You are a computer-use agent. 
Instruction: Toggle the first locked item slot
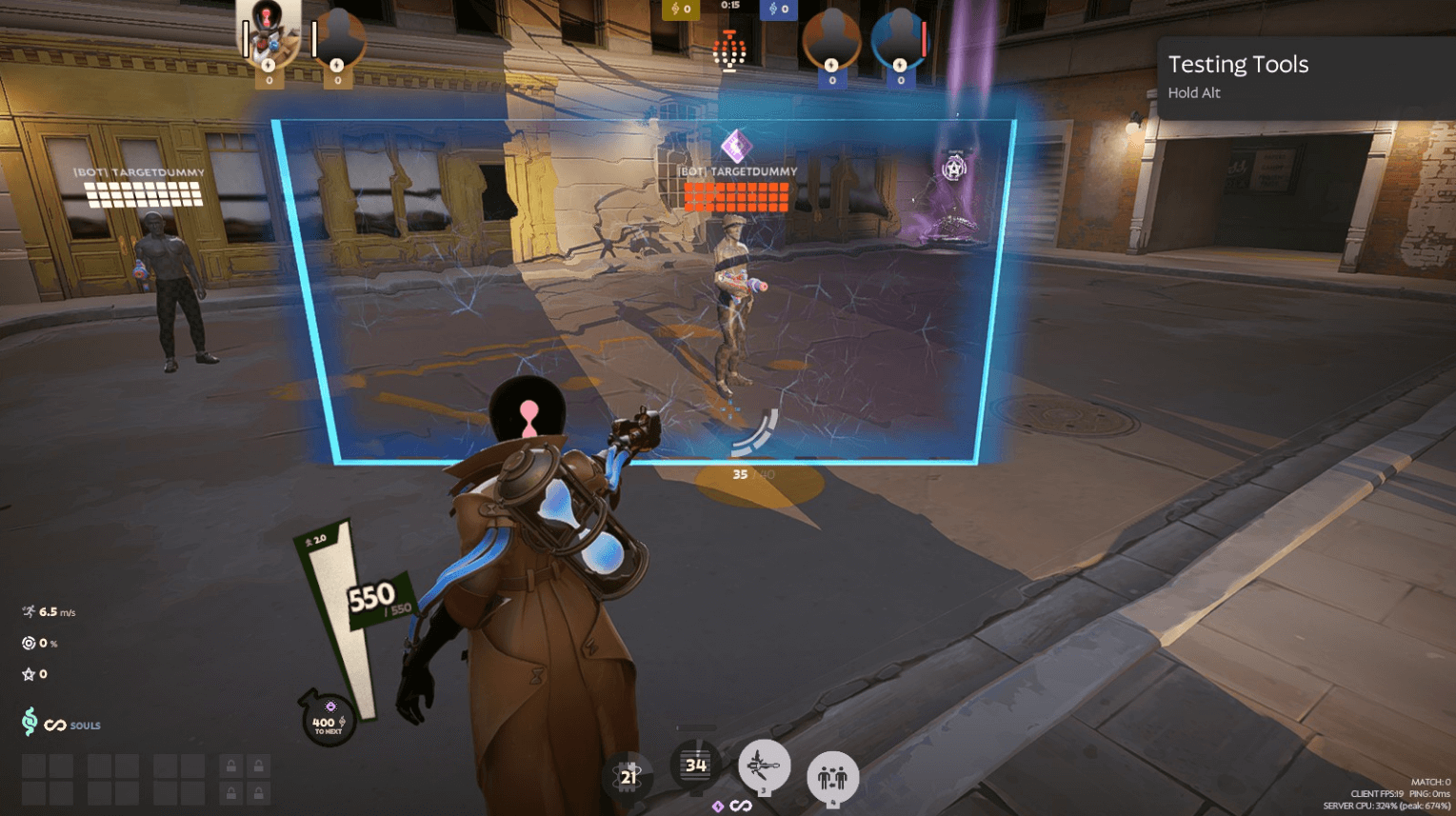coord(231,765)
